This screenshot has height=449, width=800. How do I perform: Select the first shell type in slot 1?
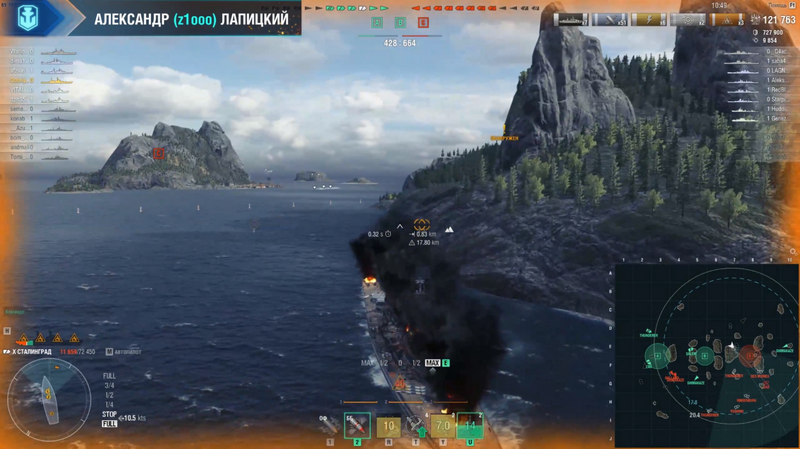point(329,427)
